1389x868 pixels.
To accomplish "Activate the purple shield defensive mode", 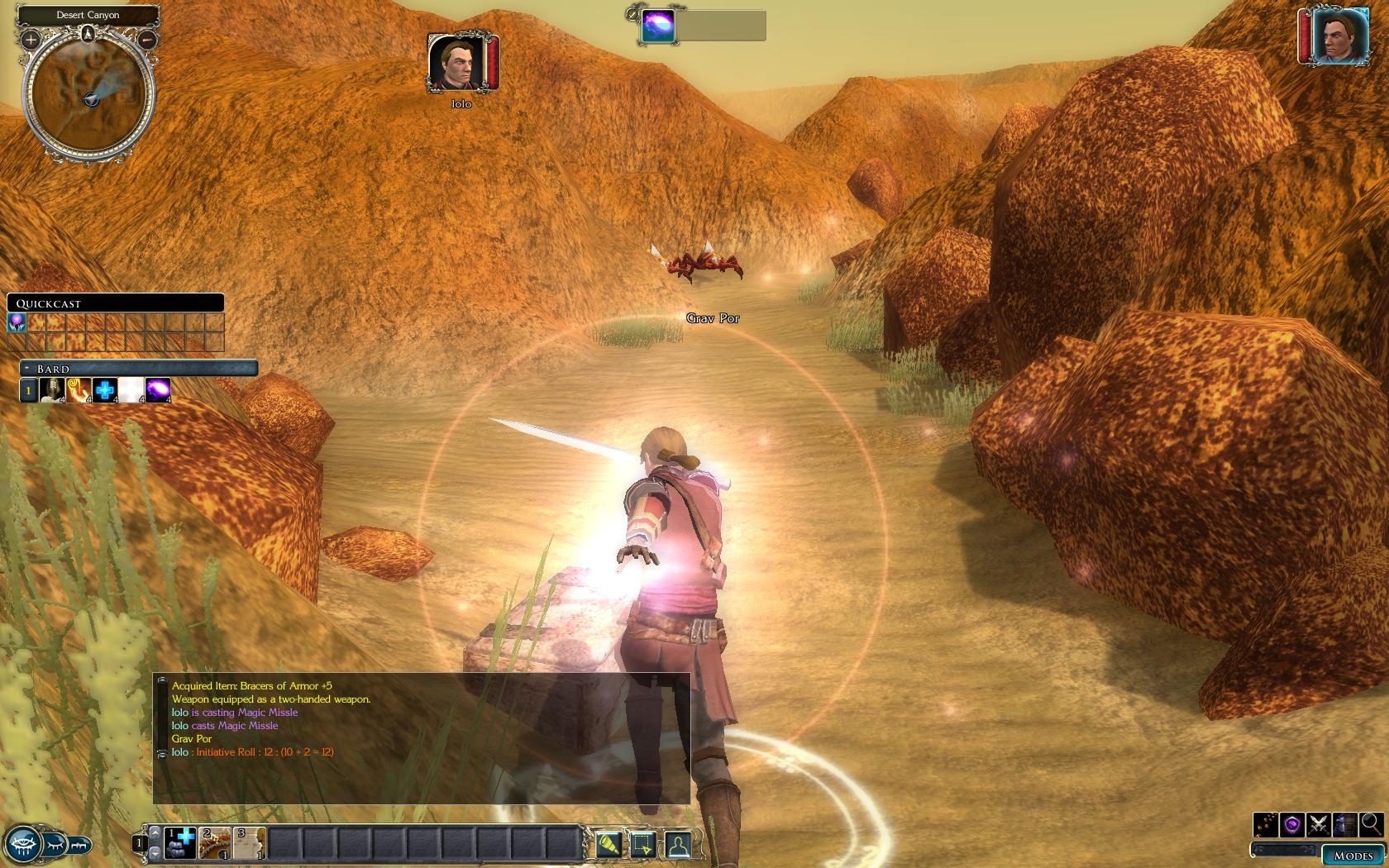I will pos(1292,824).
